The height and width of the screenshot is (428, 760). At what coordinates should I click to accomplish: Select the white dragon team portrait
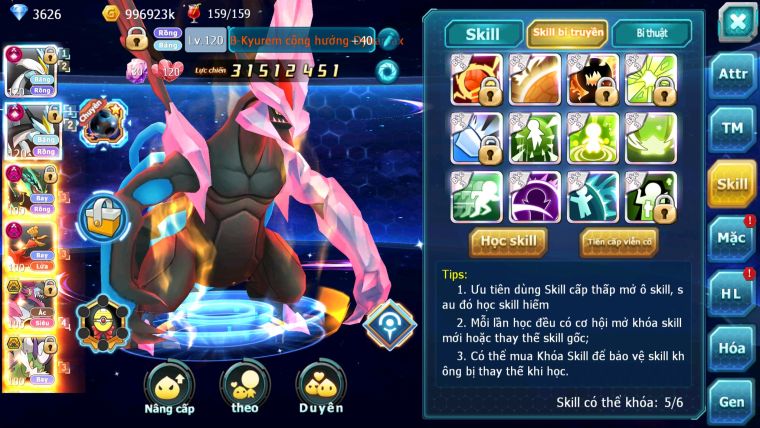pos(29,70)
